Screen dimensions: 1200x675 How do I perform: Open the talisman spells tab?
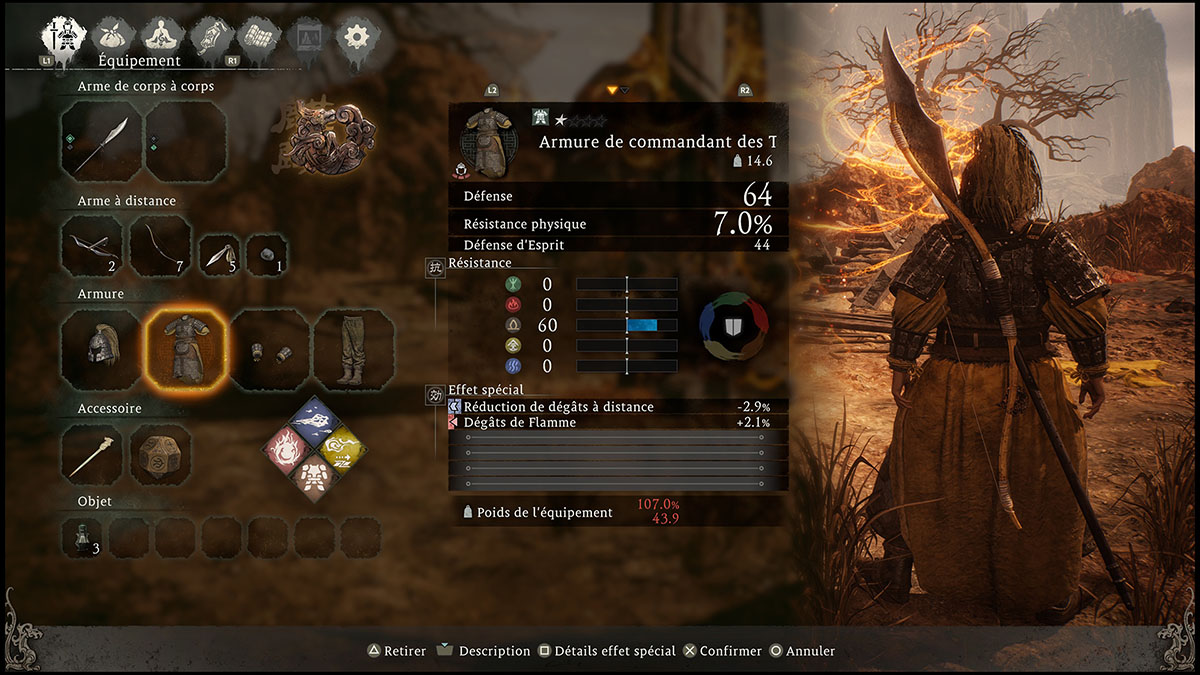click(213, 37)
